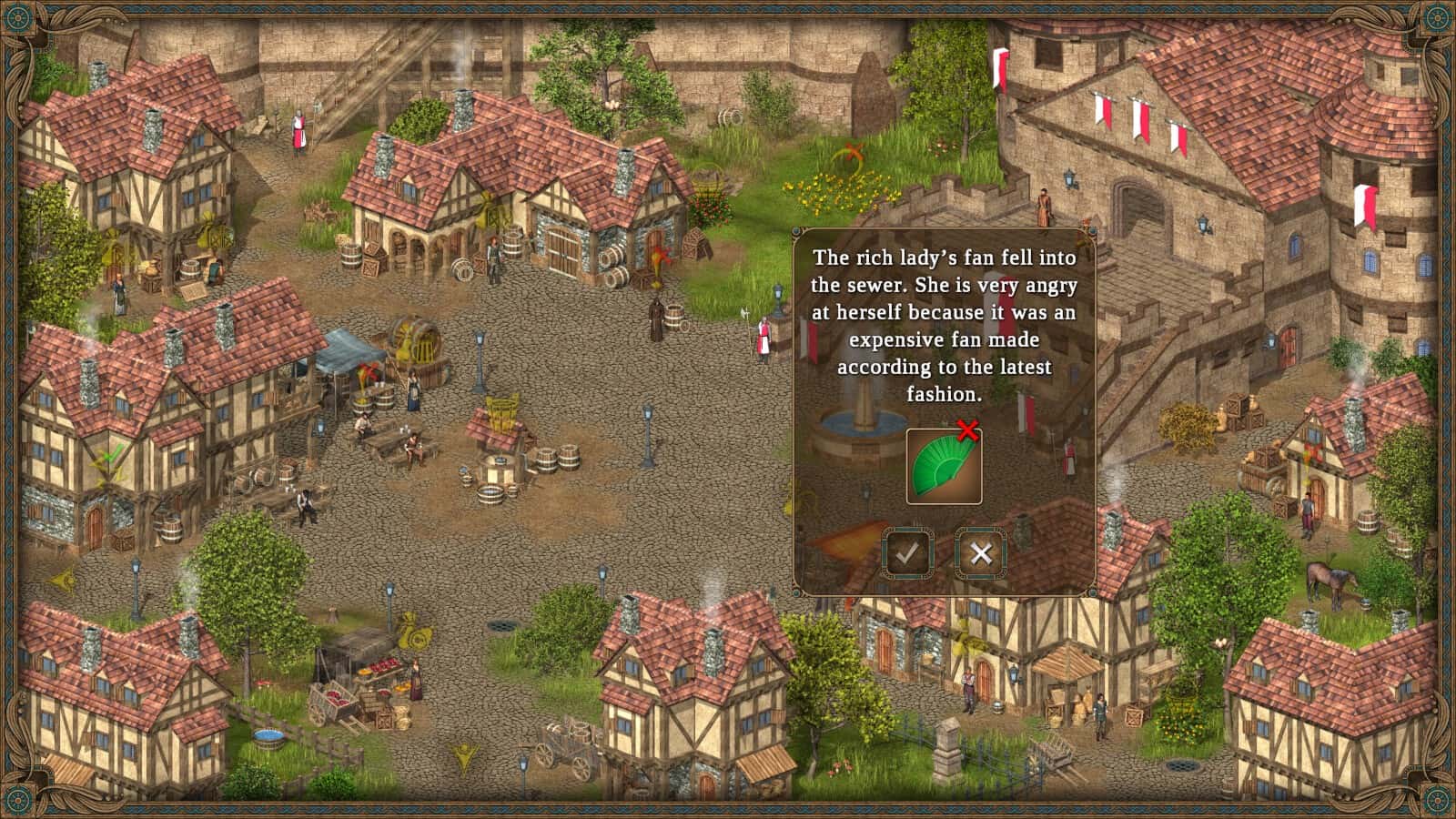Click the orange arrow marker on the tavern
This screenshot has width=1456, height=819.
pyautogui.click(x=662, y=257)
